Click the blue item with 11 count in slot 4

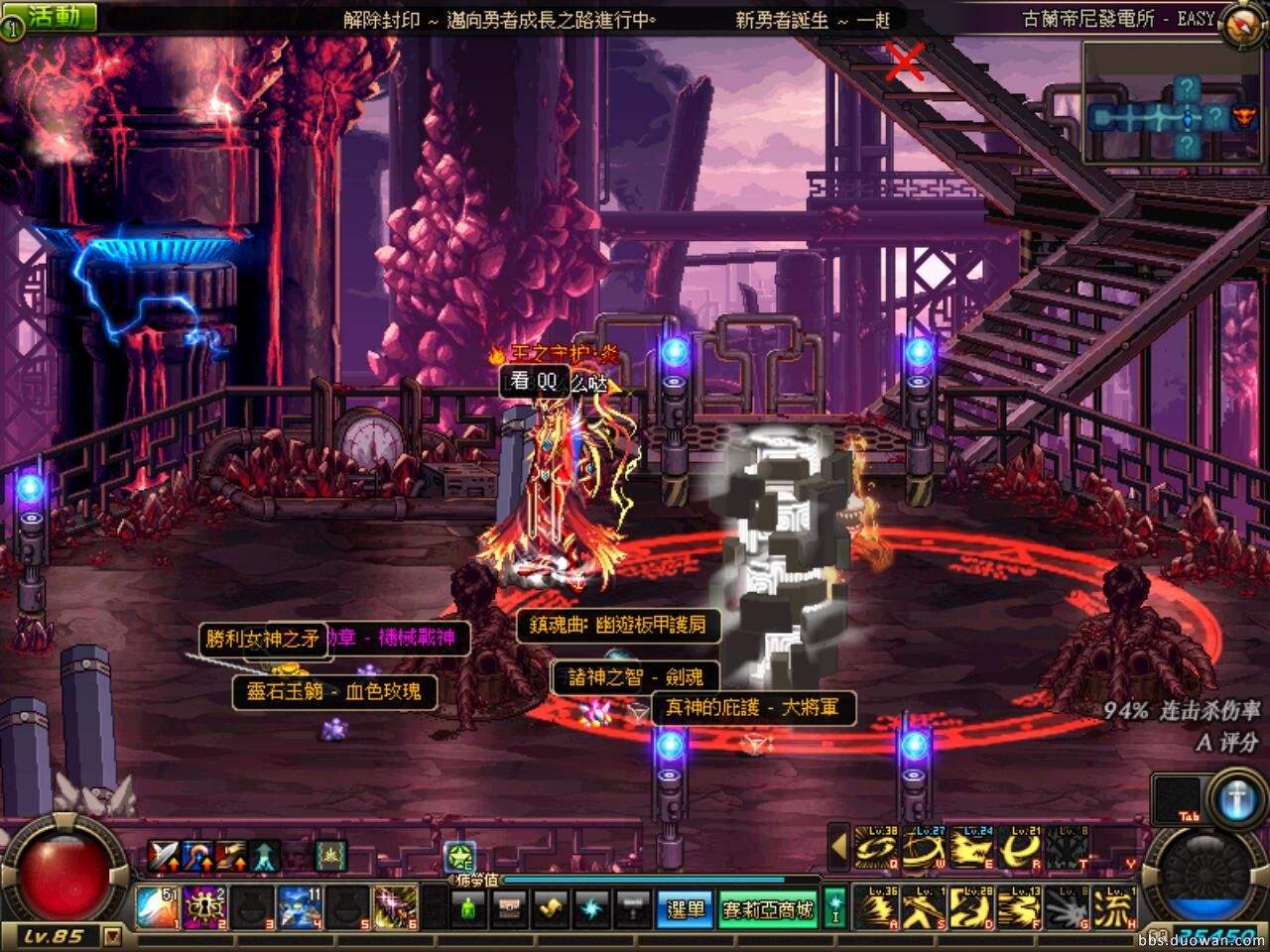[301, 908]
